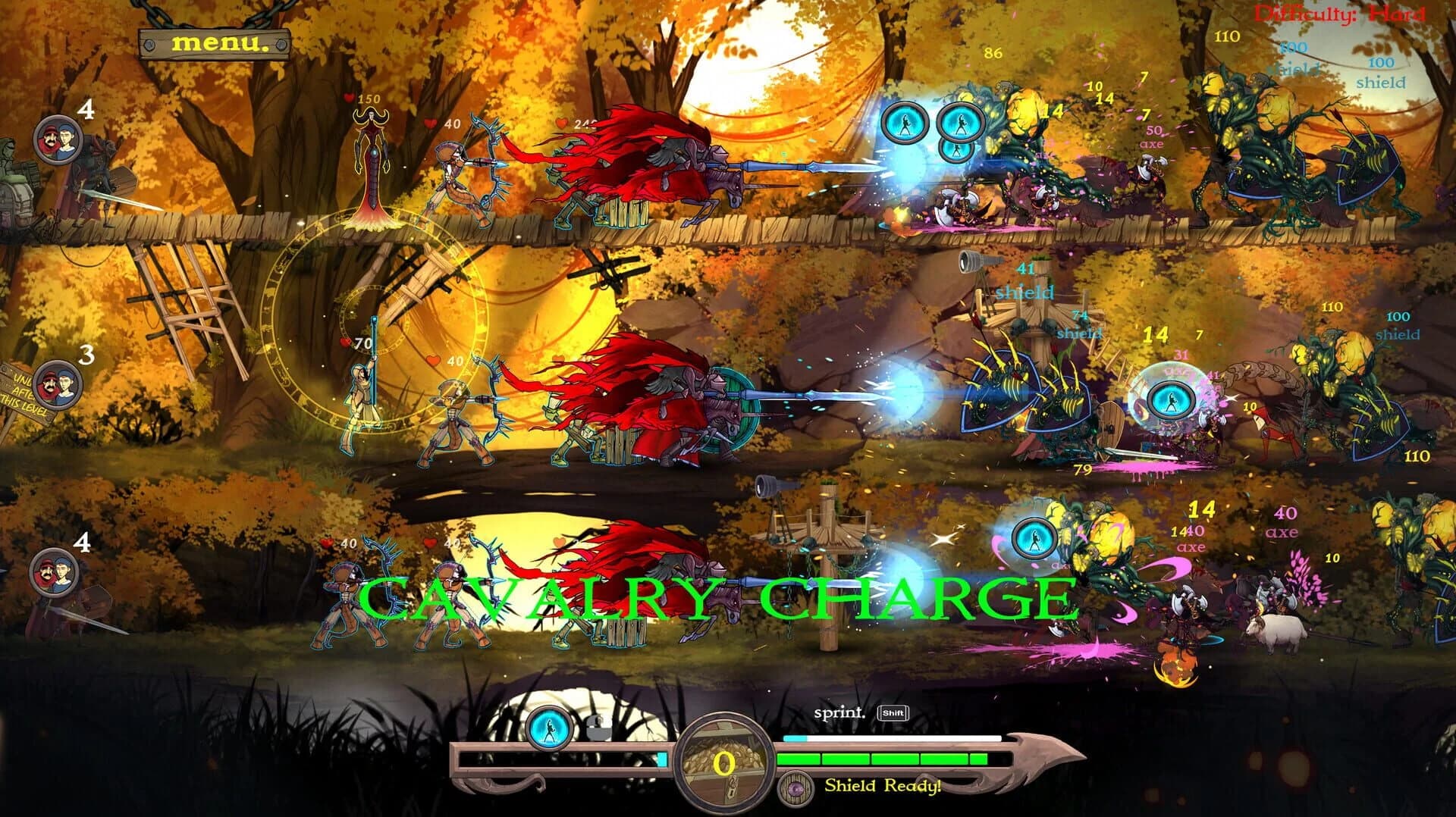
Task: Toggle the duo portrait medallion beside the 3 counter
Action: click(56, 387)
